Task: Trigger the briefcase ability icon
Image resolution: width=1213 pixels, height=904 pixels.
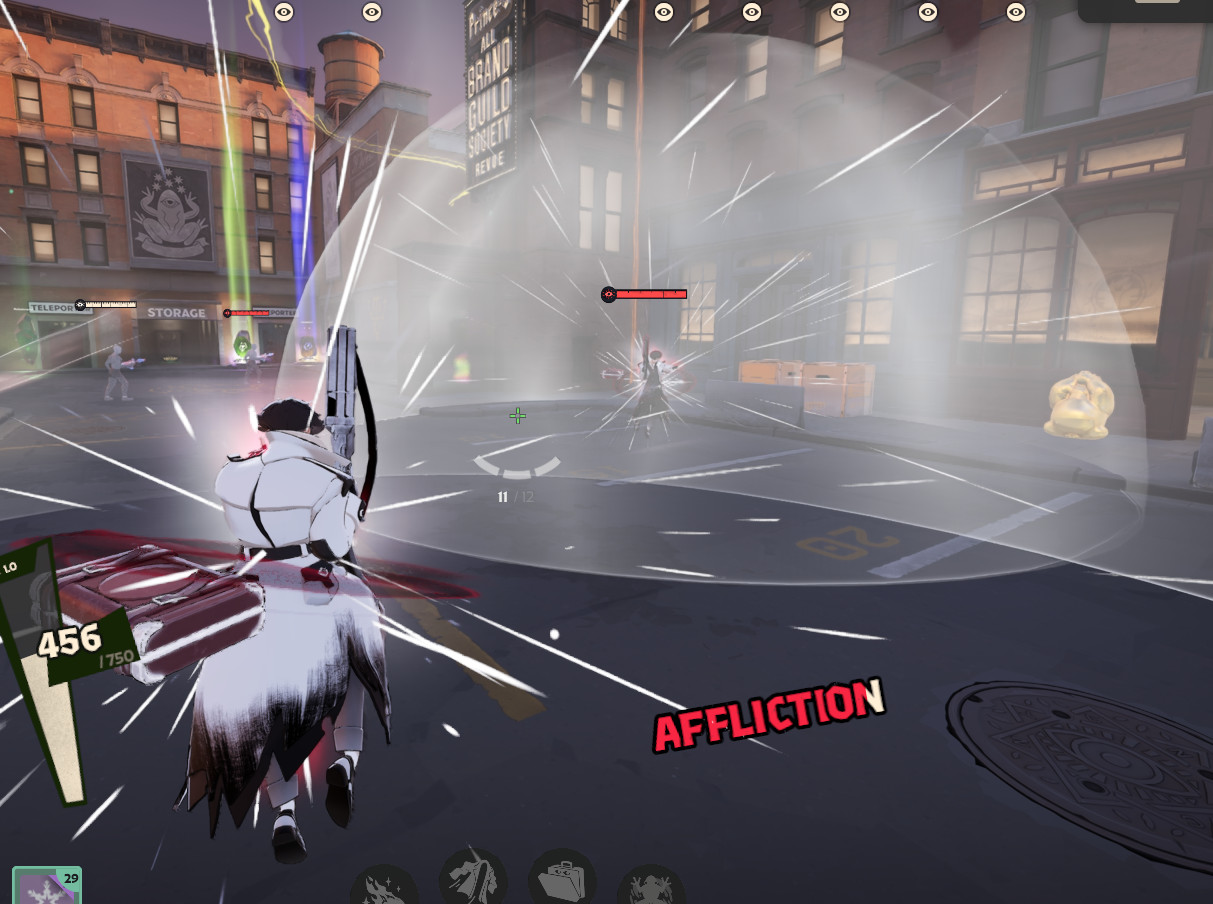Action: (x=562, y=880)
